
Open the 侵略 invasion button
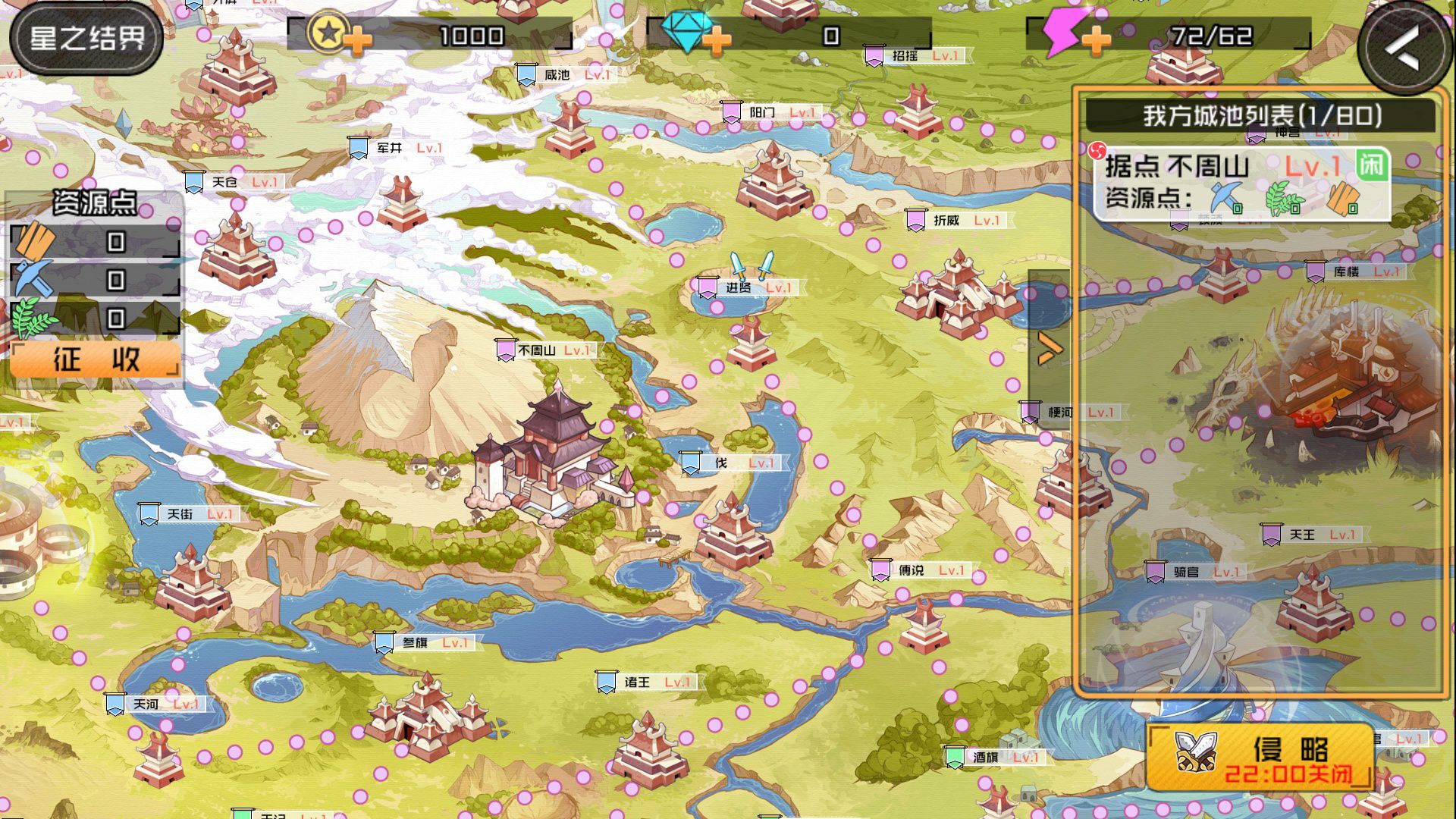pyautogui.click(x=1260, y=757)
